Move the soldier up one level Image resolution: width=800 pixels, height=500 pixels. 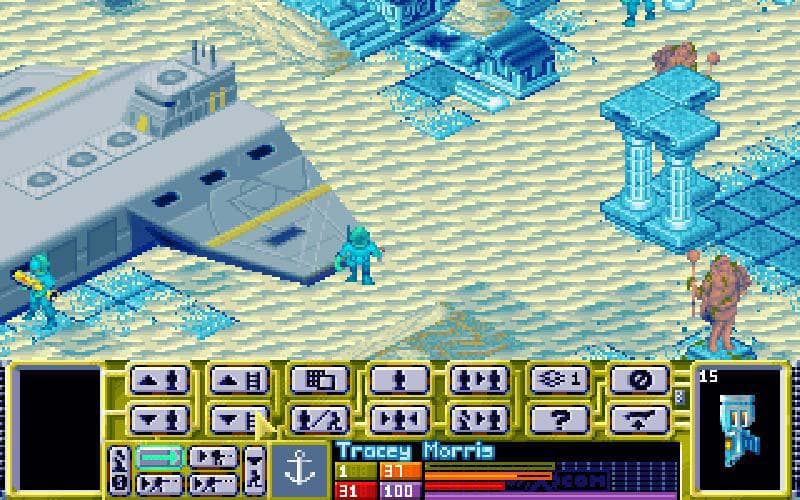159,381
